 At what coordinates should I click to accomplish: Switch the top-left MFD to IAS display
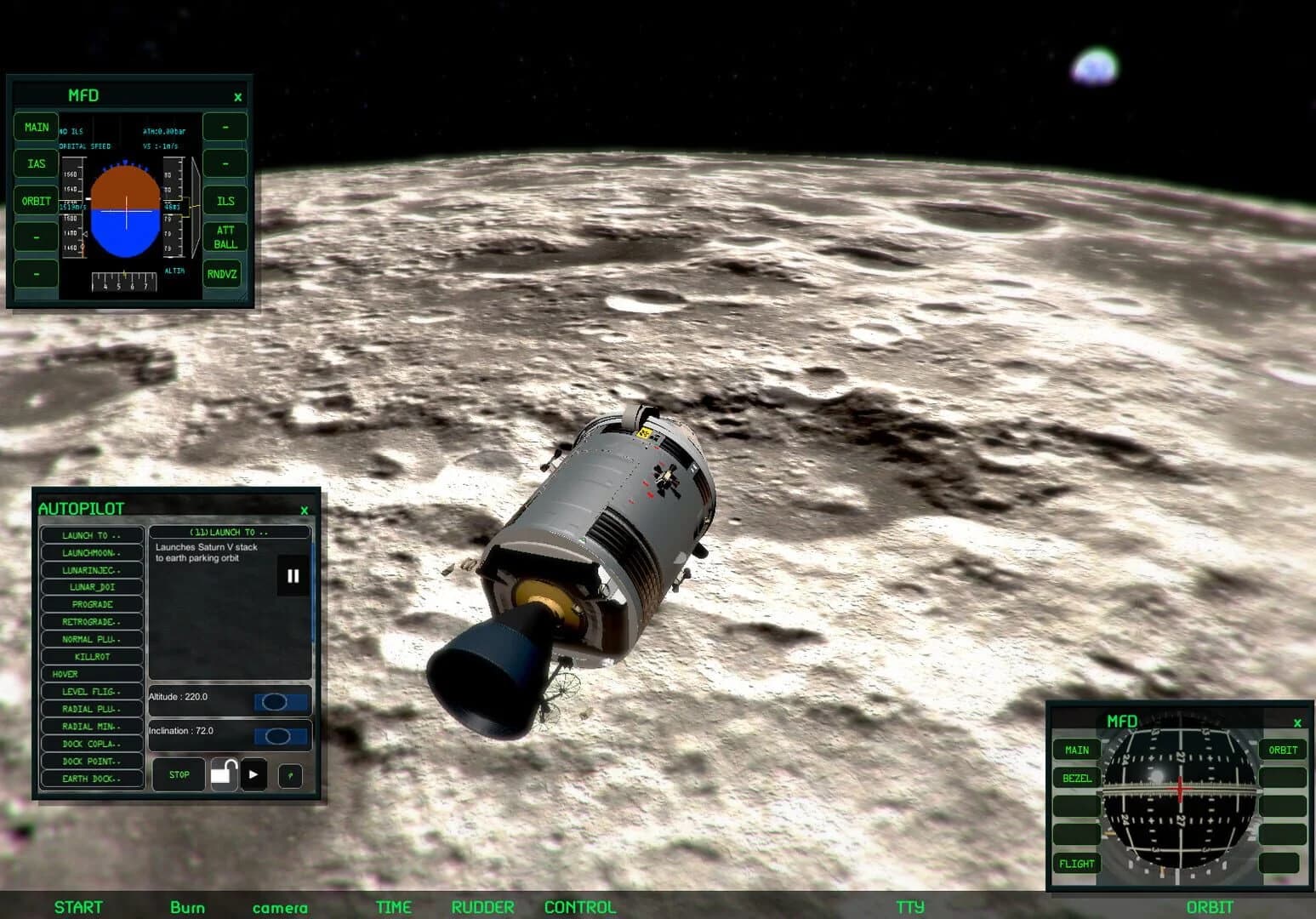[x=35, y=163]
